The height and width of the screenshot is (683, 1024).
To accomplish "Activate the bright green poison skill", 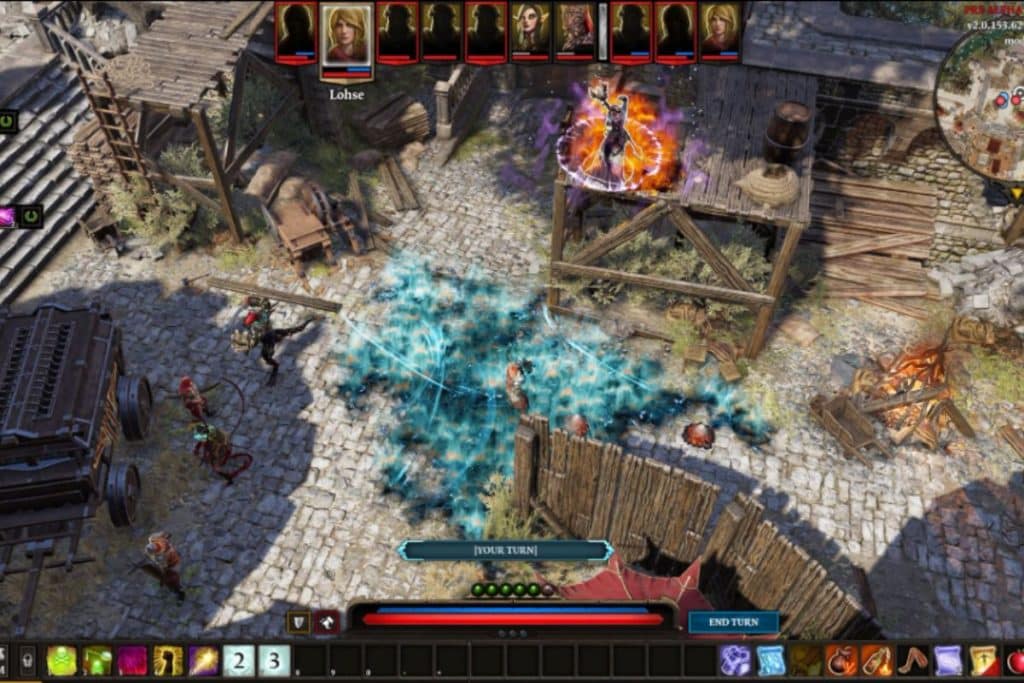I will coord(61,661).
